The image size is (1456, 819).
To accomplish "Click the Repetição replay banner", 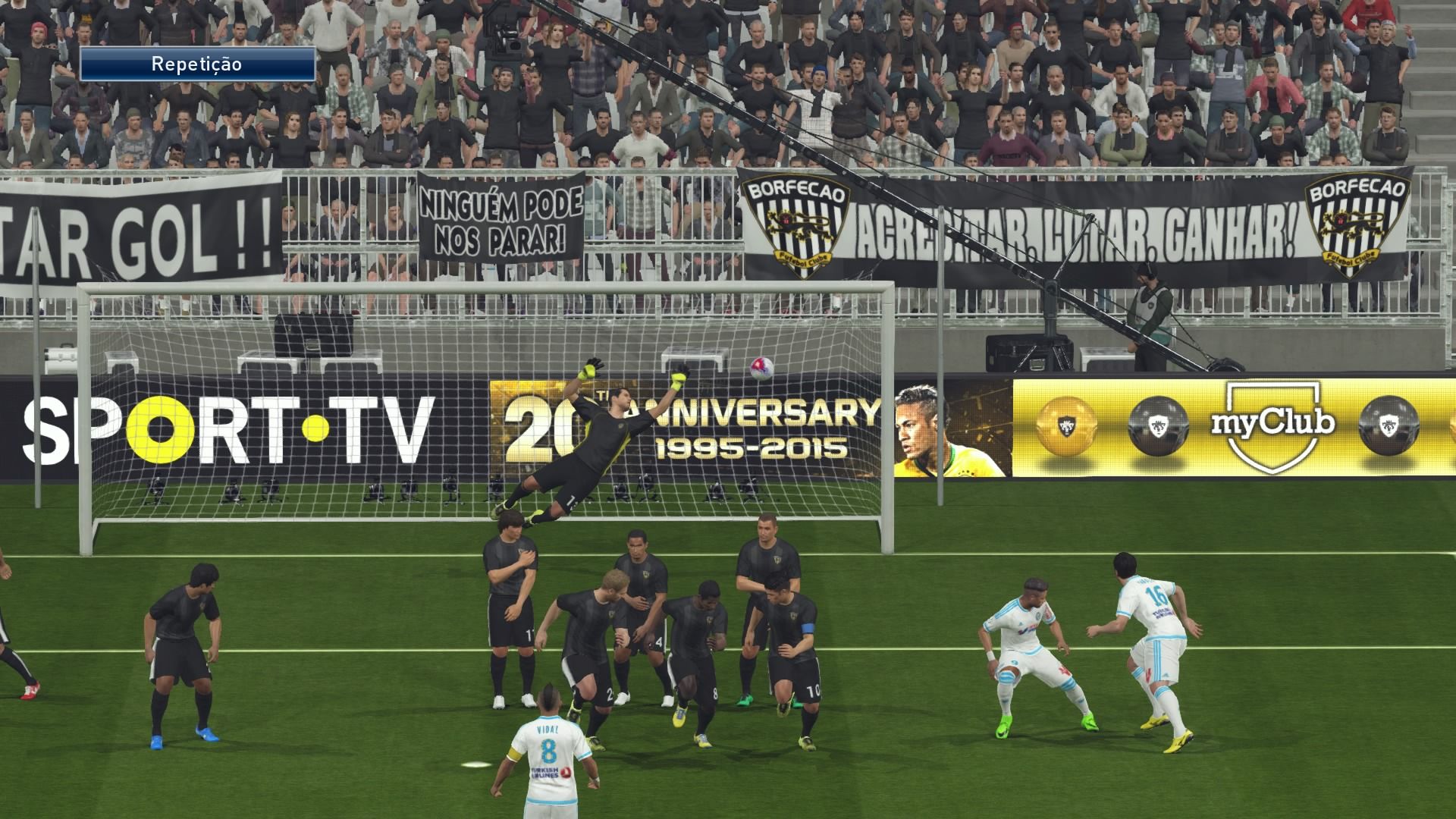I will (x=197, y=64).
